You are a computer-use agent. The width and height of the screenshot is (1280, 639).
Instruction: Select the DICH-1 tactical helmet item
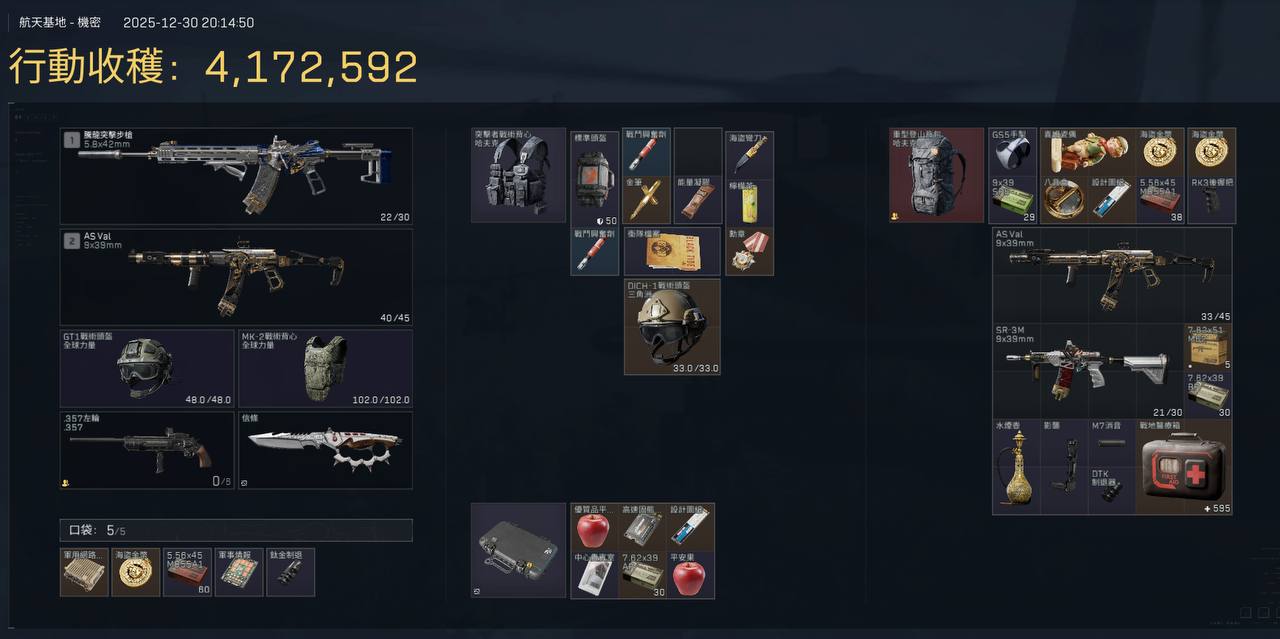(x=672, y=327)
